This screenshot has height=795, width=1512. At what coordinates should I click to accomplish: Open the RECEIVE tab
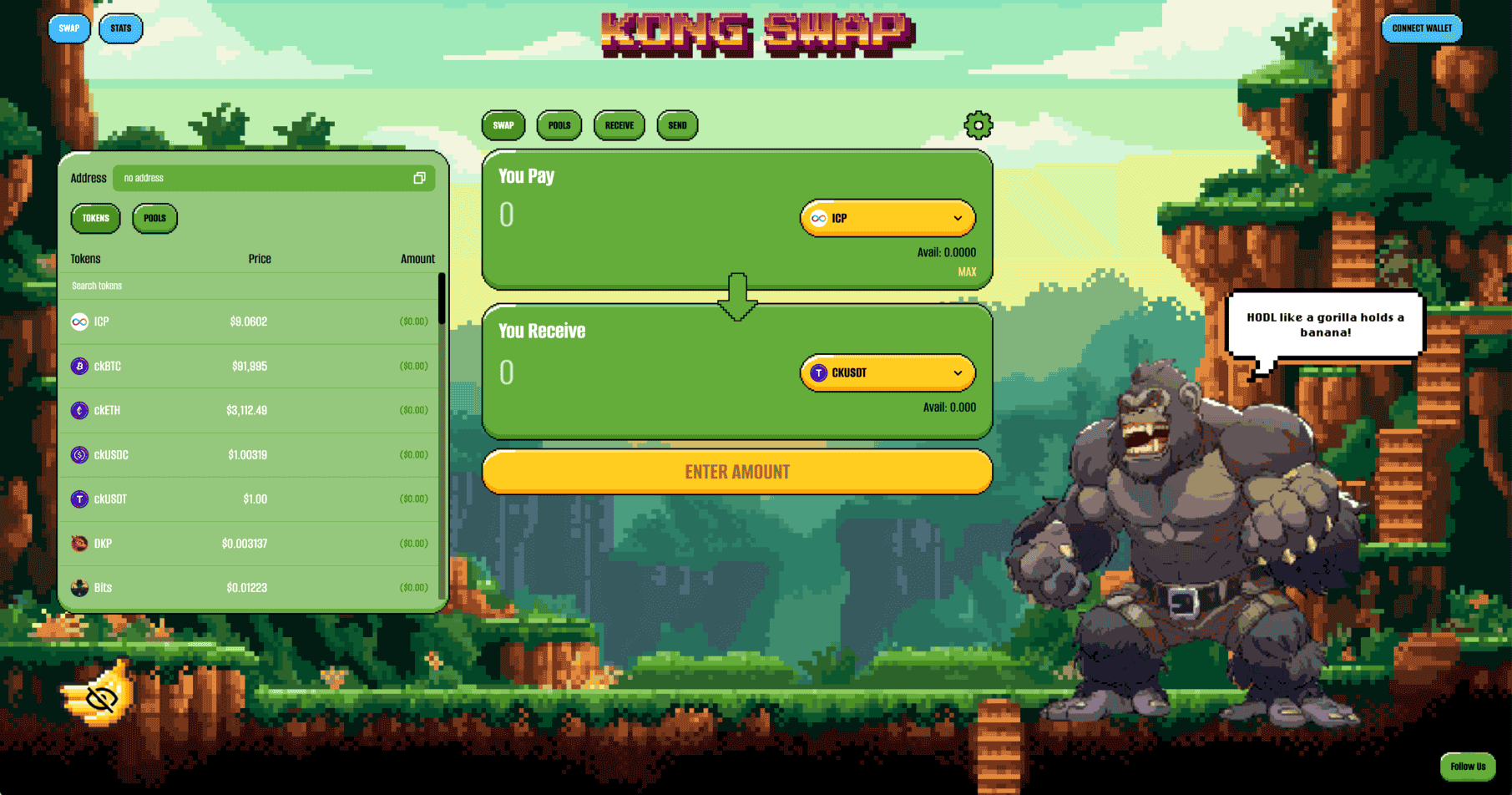[x=619, y=125]
